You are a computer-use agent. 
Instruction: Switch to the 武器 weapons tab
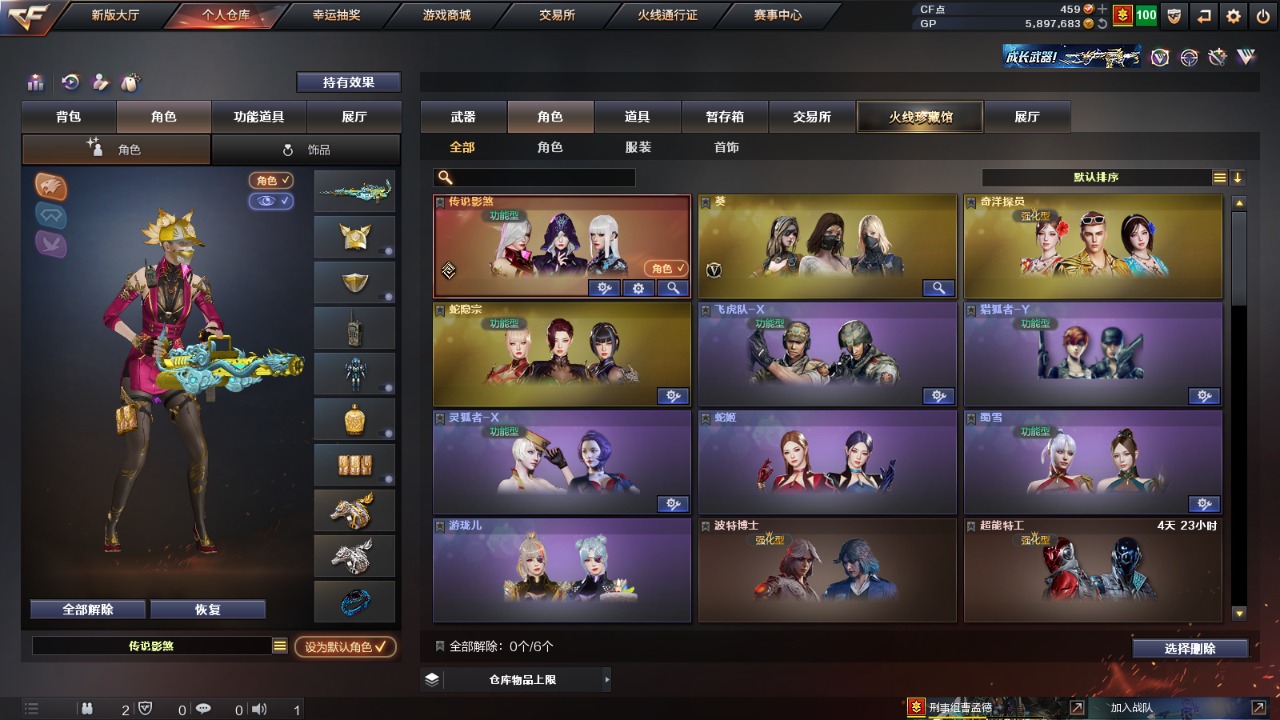pos(463,117)
